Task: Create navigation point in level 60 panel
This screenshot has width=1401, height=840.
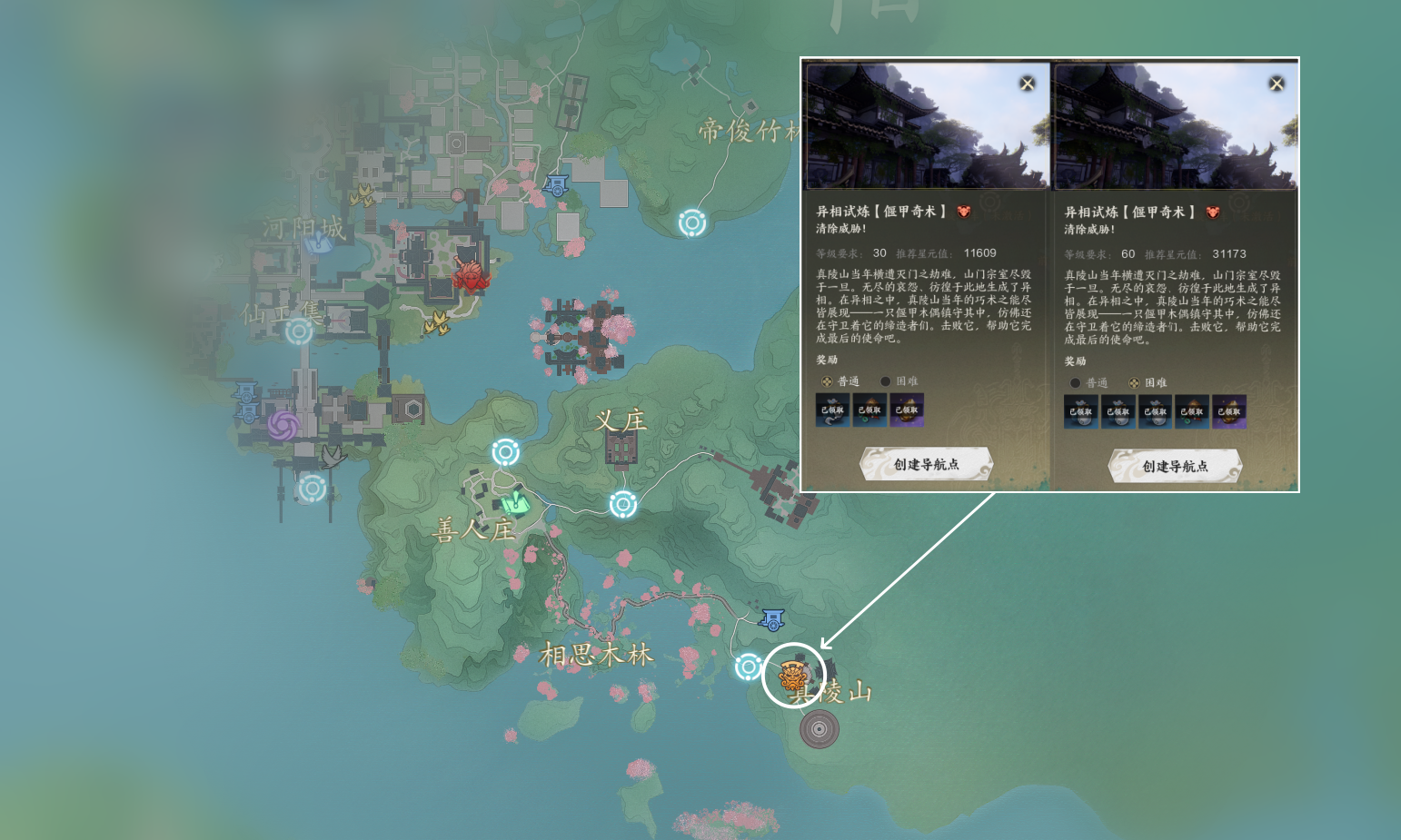Action: coord(1175,466)
